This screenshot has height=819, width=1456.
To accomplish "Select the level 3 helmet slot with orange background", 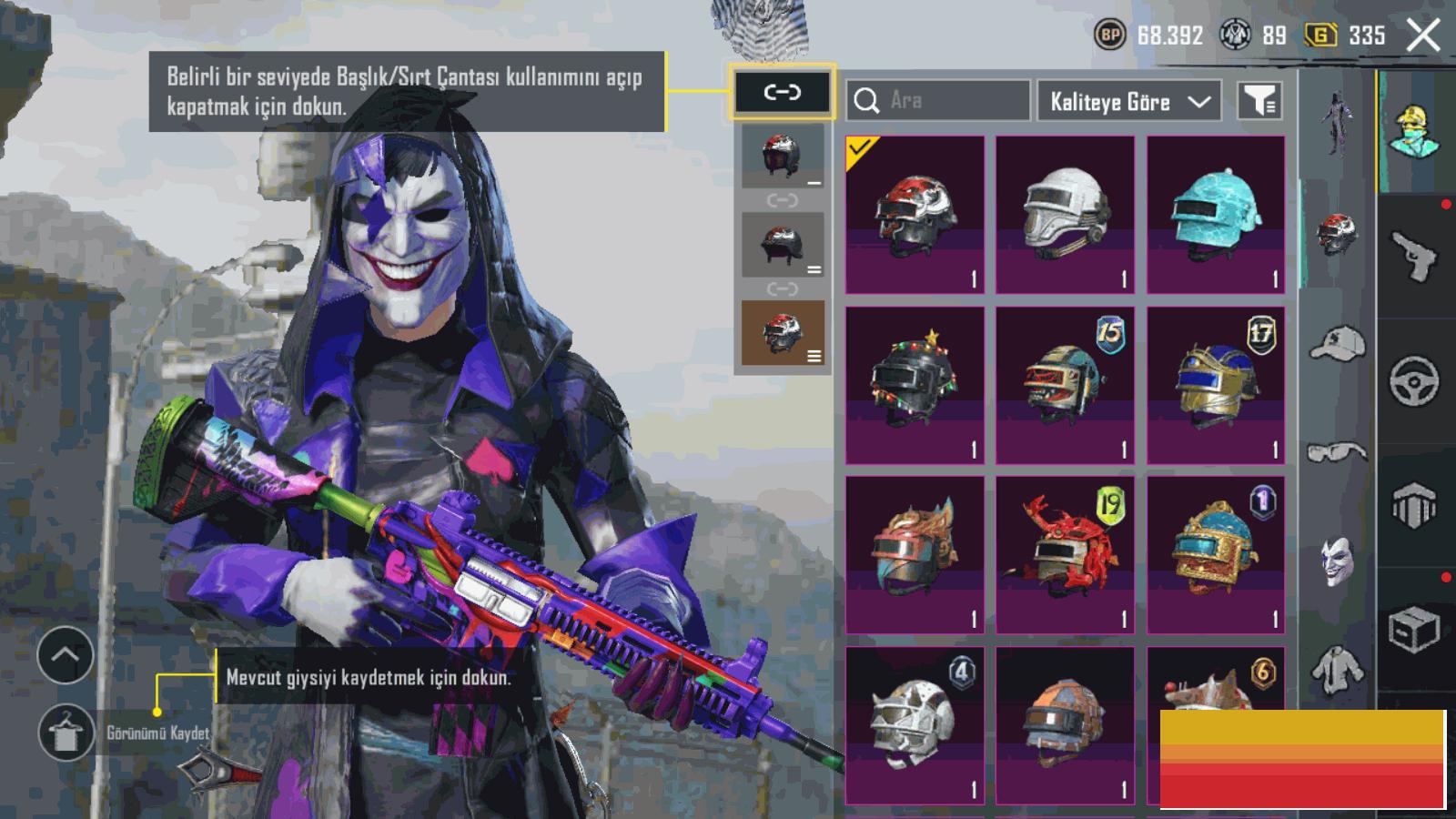I will point(782,333).
